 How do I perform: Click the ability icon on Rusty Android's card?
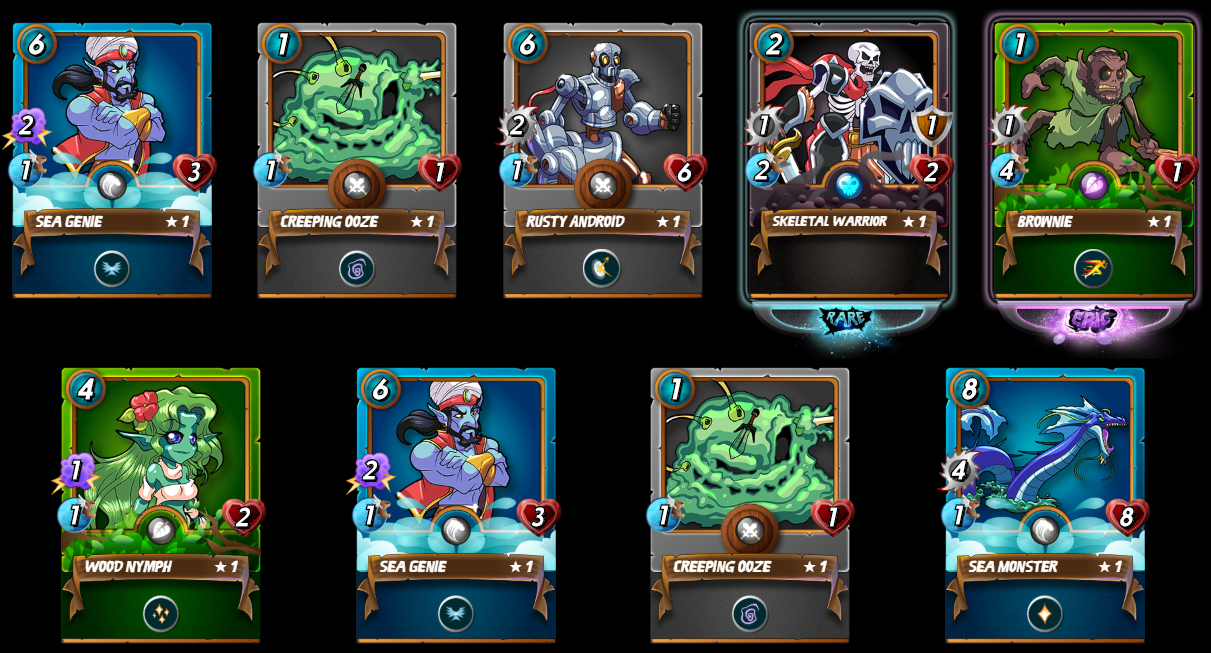click(x=602, y=268)
